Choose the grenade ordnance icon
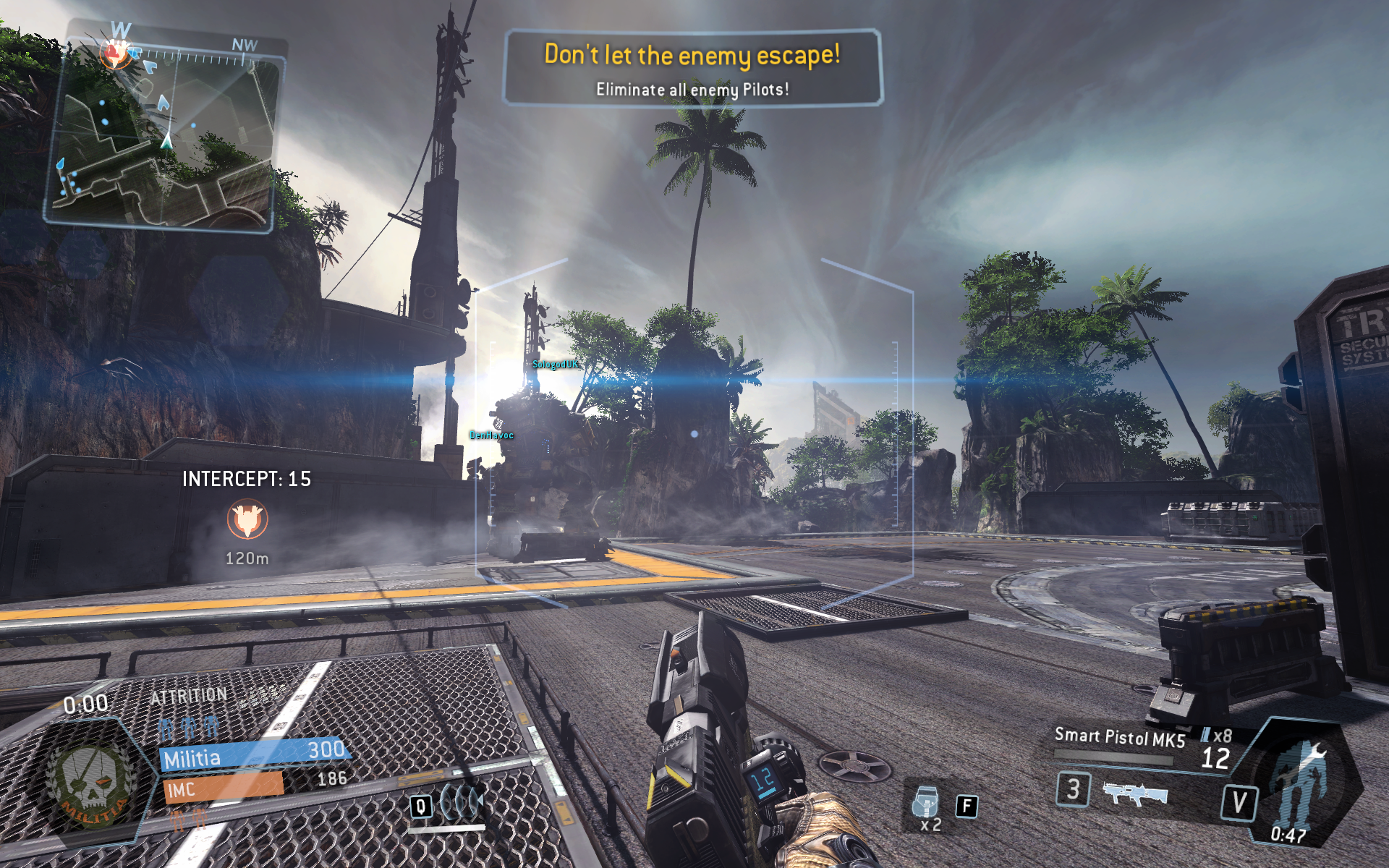Screen dimensions: 1389x868 click(x=926, y=801)
